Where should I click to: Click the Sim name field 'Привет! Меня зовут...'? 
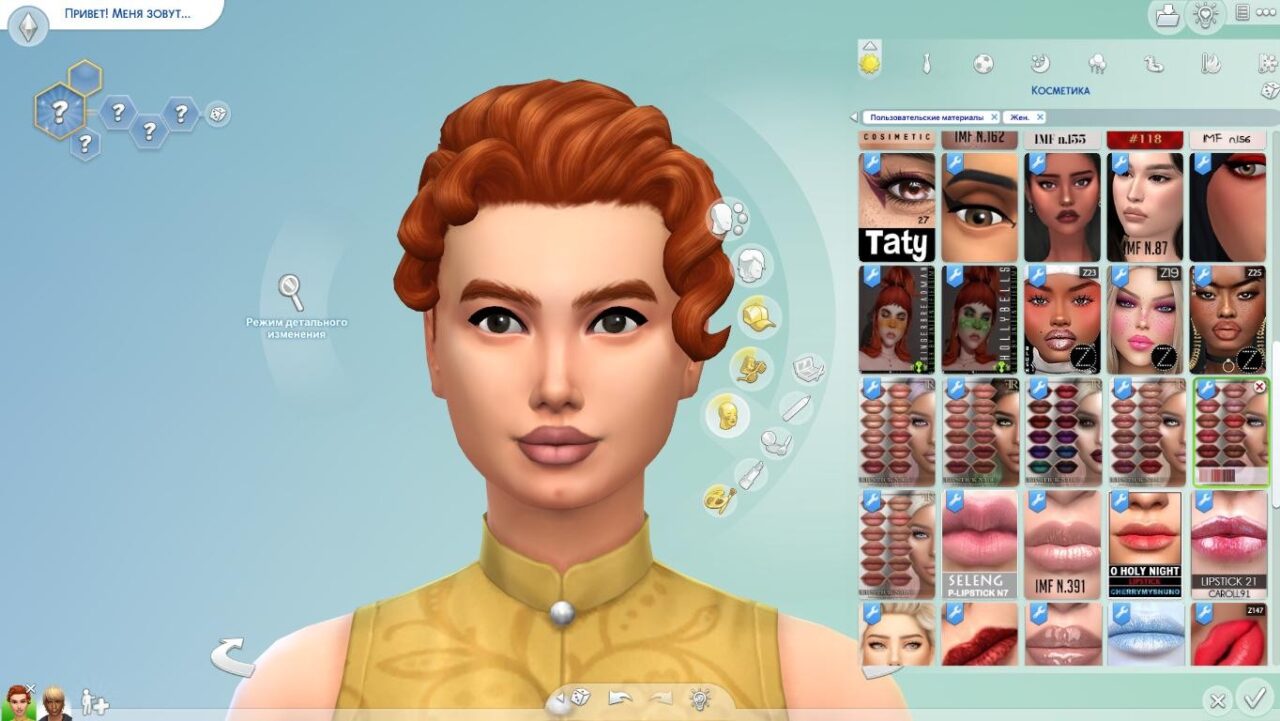coord(128,15)
